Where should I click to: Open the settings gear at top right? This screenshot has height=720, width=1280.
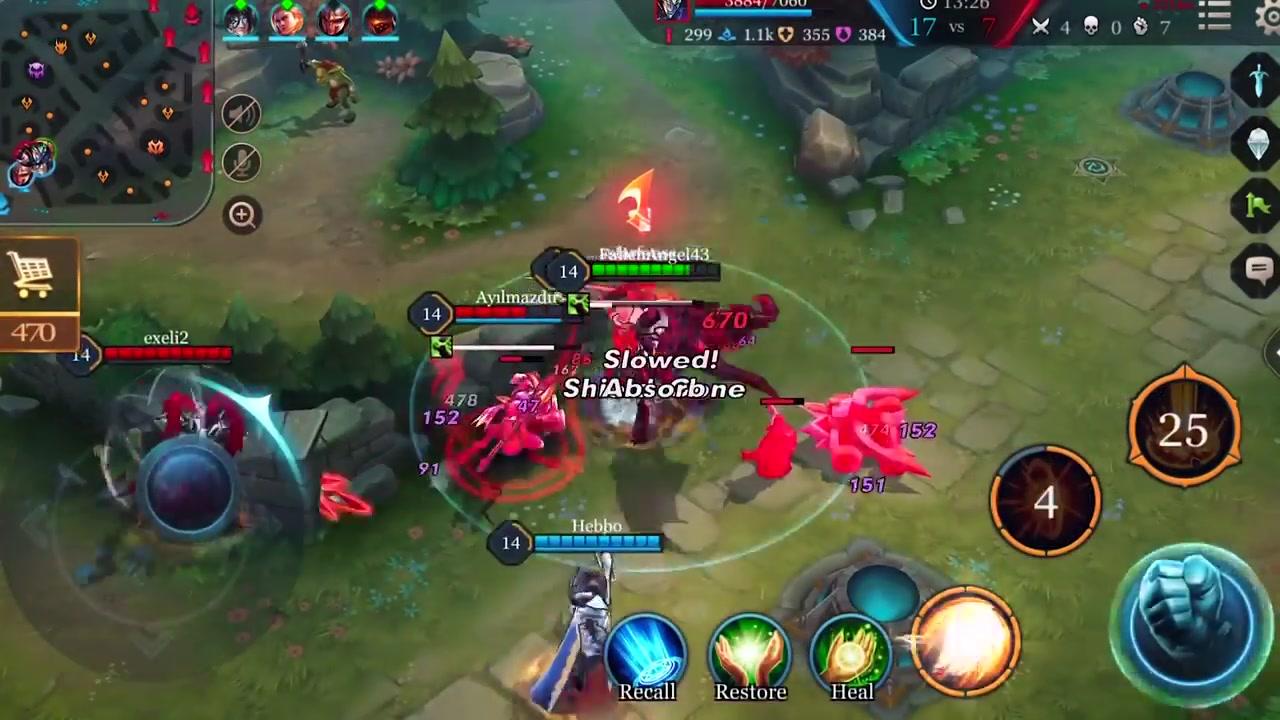(1272, 15)
